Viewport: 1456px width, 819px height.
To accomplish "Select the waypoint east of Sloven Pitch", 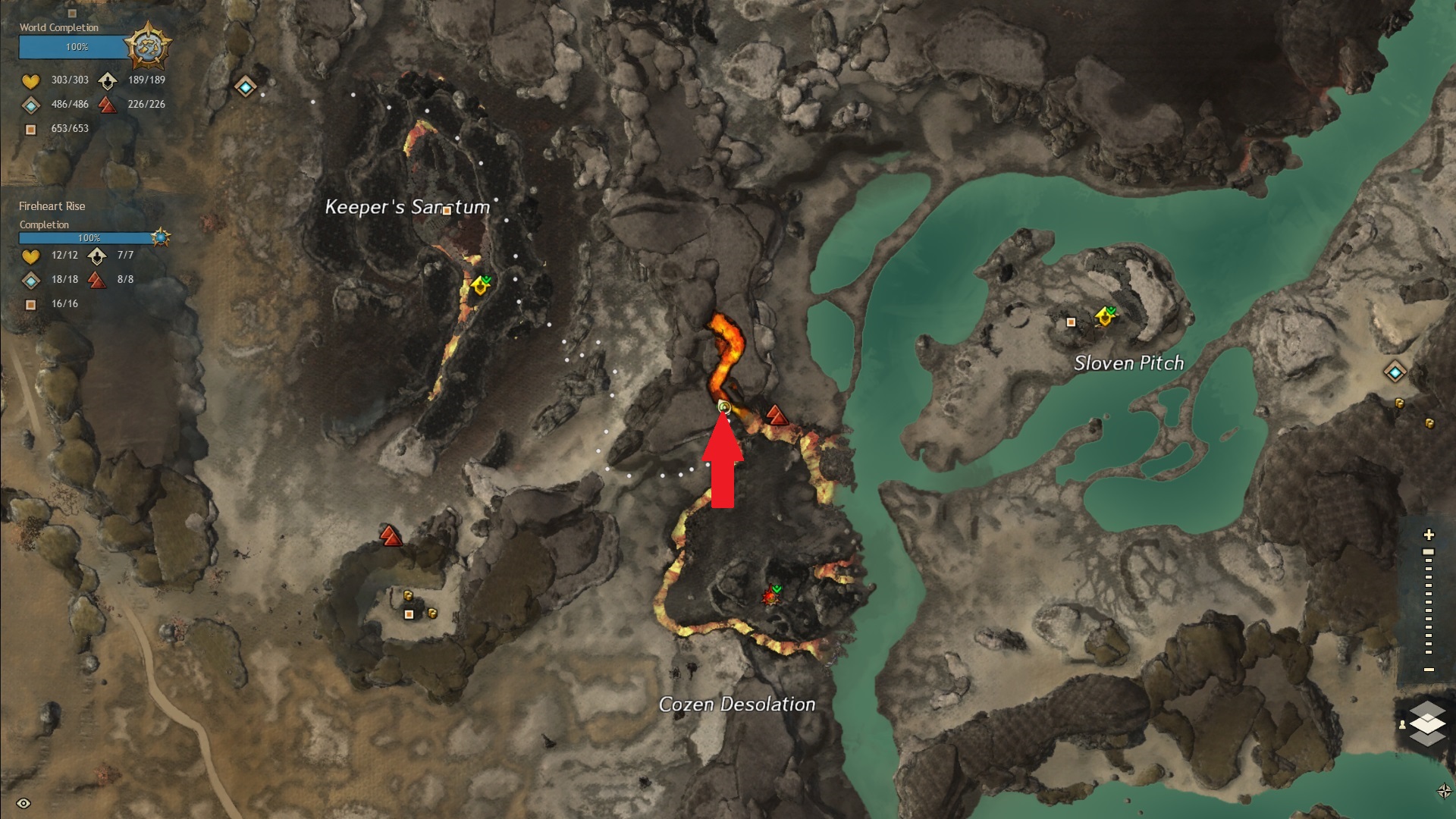I will point(1395,372).
